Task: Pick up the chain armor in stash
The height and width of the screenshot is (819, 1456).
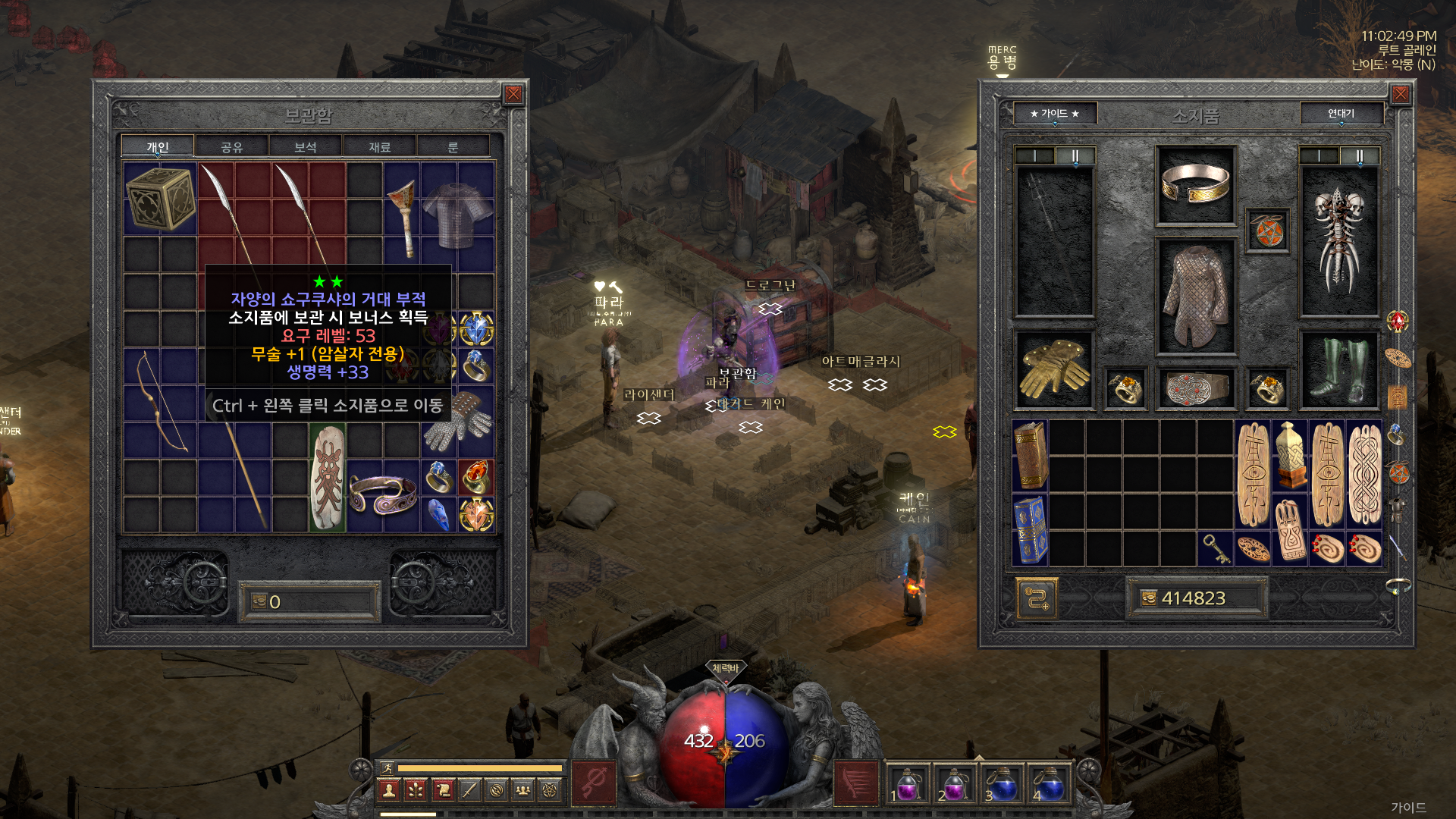Action: pos(457,215)
